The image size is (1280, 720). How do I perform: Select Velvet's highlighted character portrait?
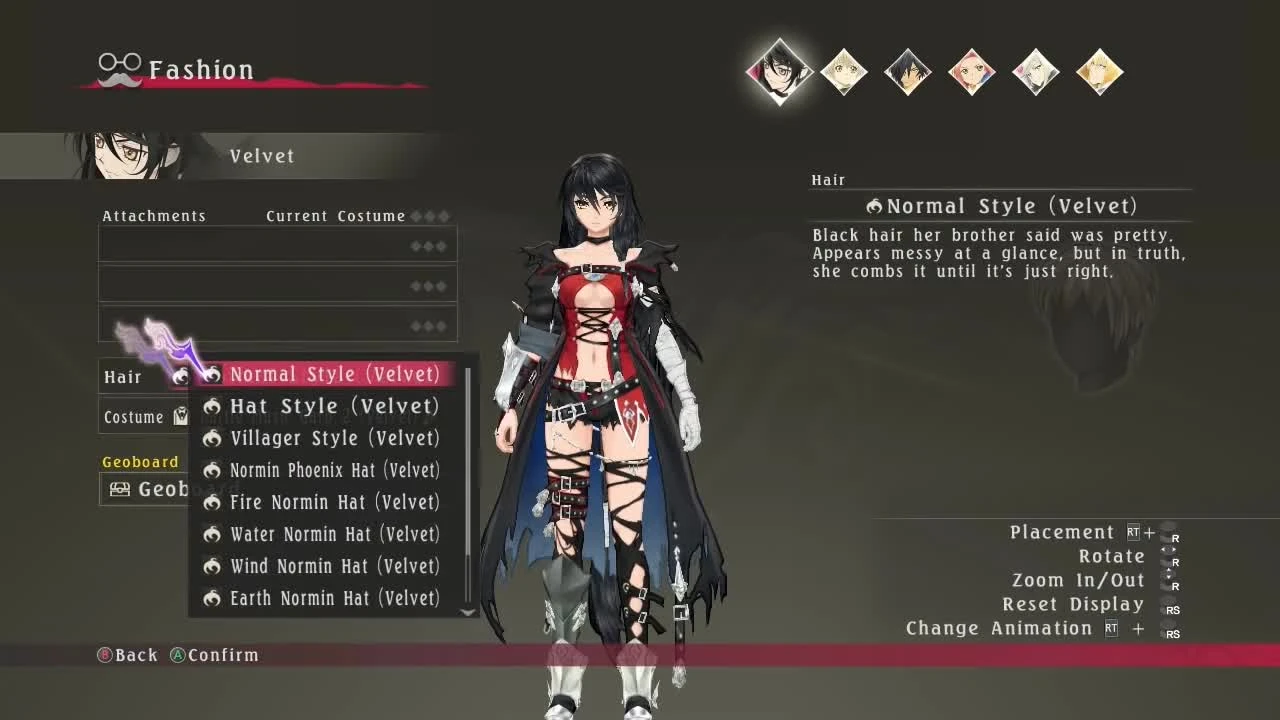(779, 72)
